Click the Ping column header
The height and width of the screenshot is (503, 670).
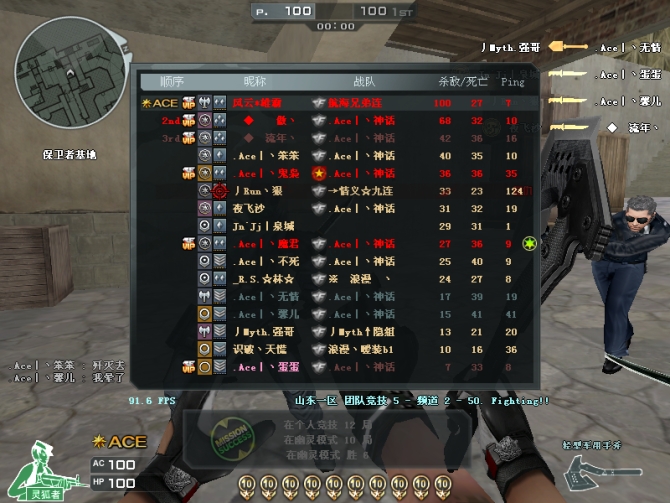point(512,81)
